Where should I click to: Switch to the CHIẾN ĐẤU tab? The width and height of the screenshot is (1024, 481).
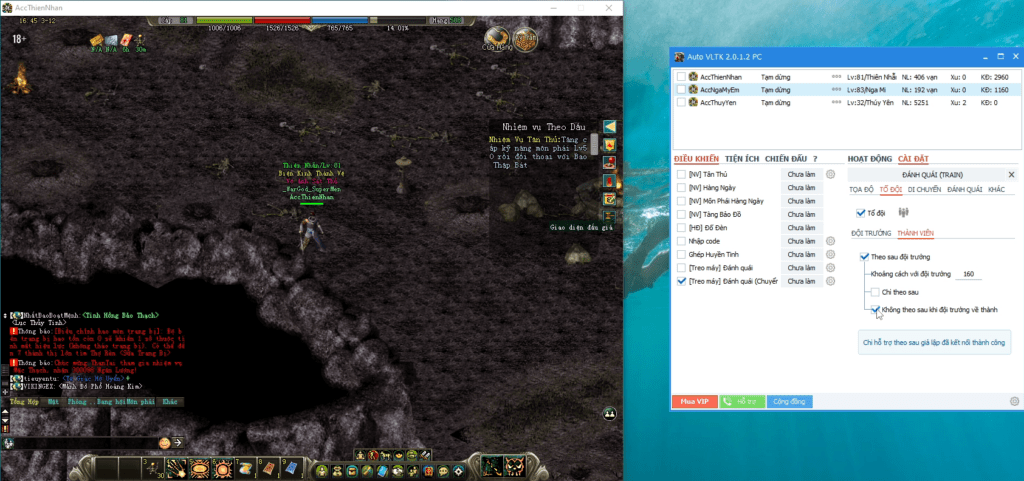tap(784, 158)
